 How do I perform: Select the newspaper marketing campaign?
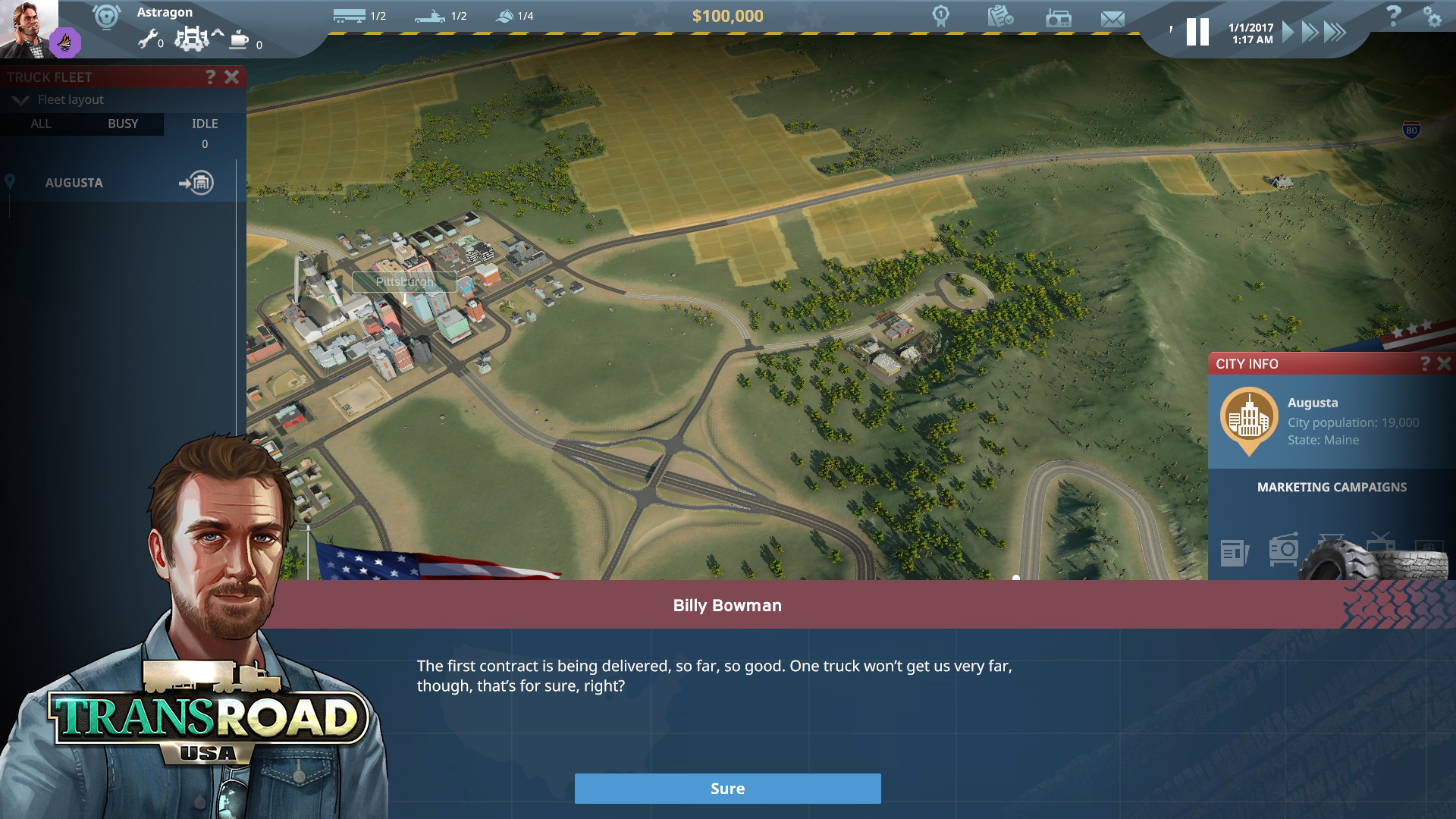pos(1235,552)
